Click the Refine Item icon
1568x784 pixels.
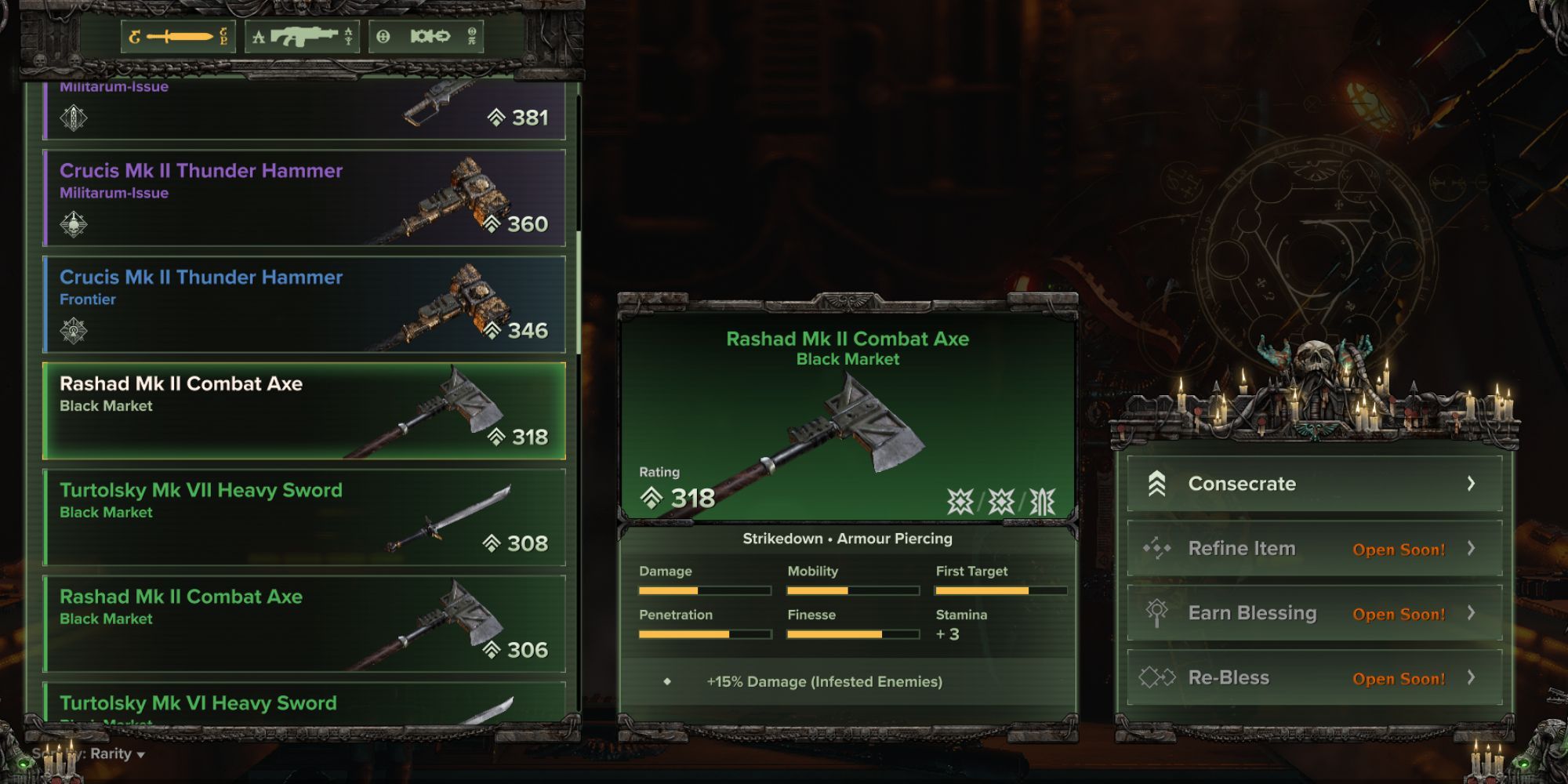coord(1156,549)
